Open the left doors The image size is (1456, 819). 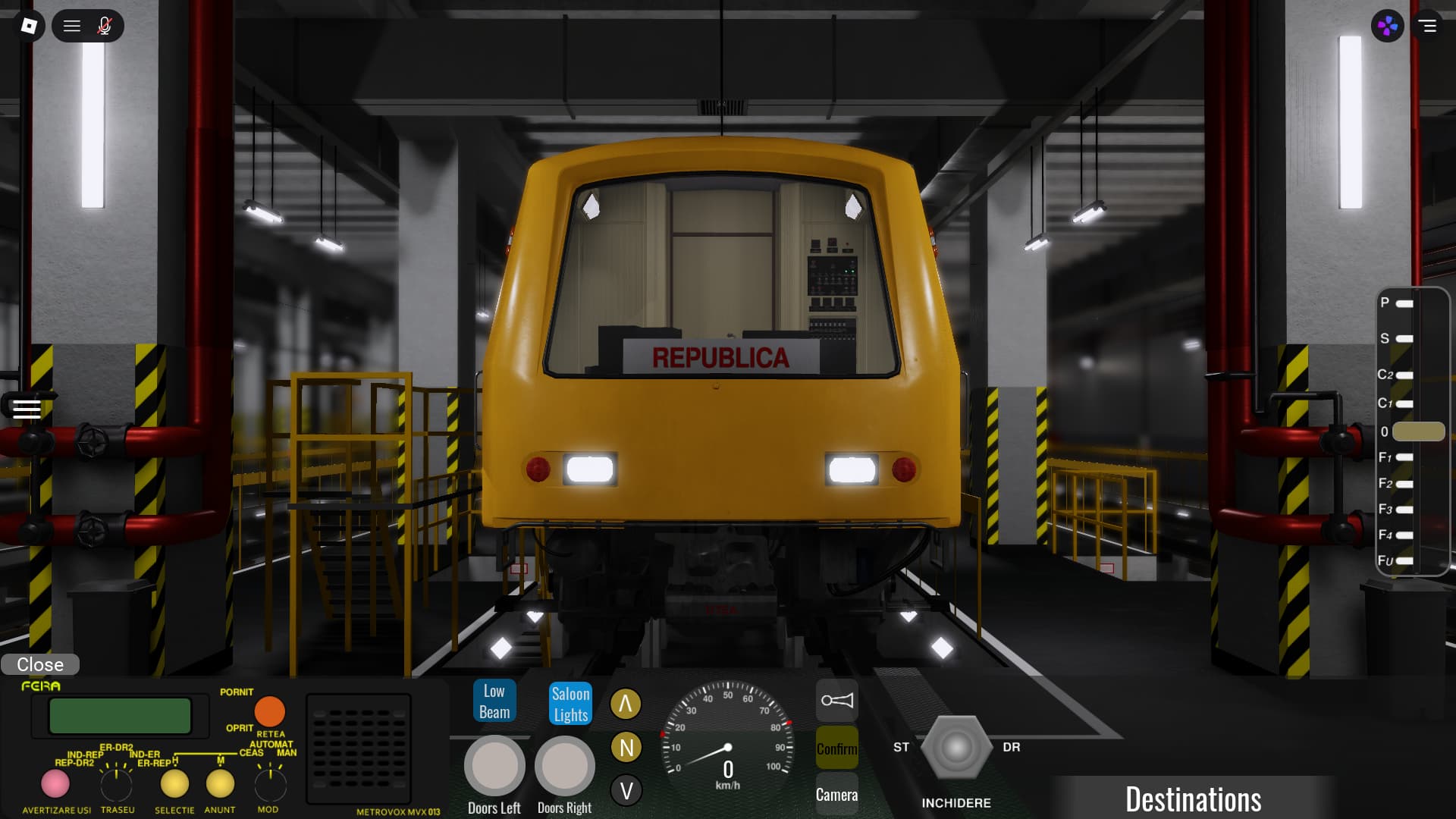[494, 766]
